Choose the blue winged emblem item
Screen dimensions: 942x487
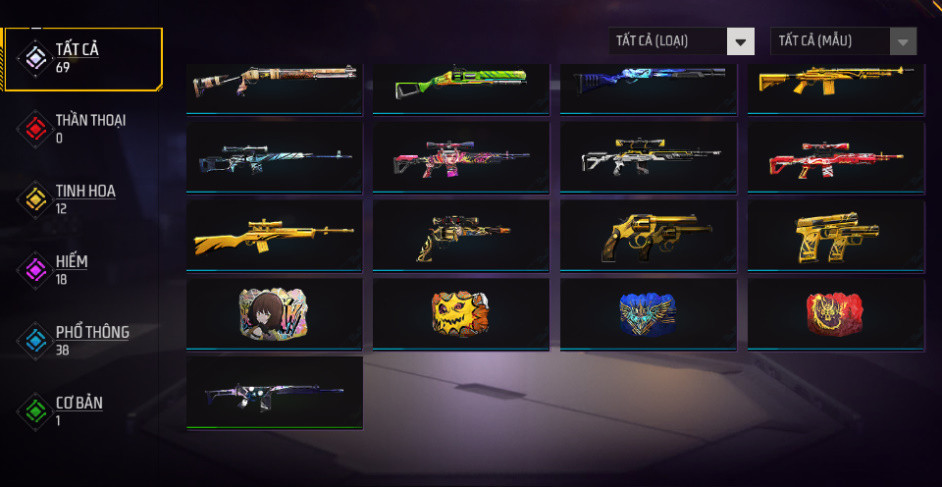coord(648,313)
